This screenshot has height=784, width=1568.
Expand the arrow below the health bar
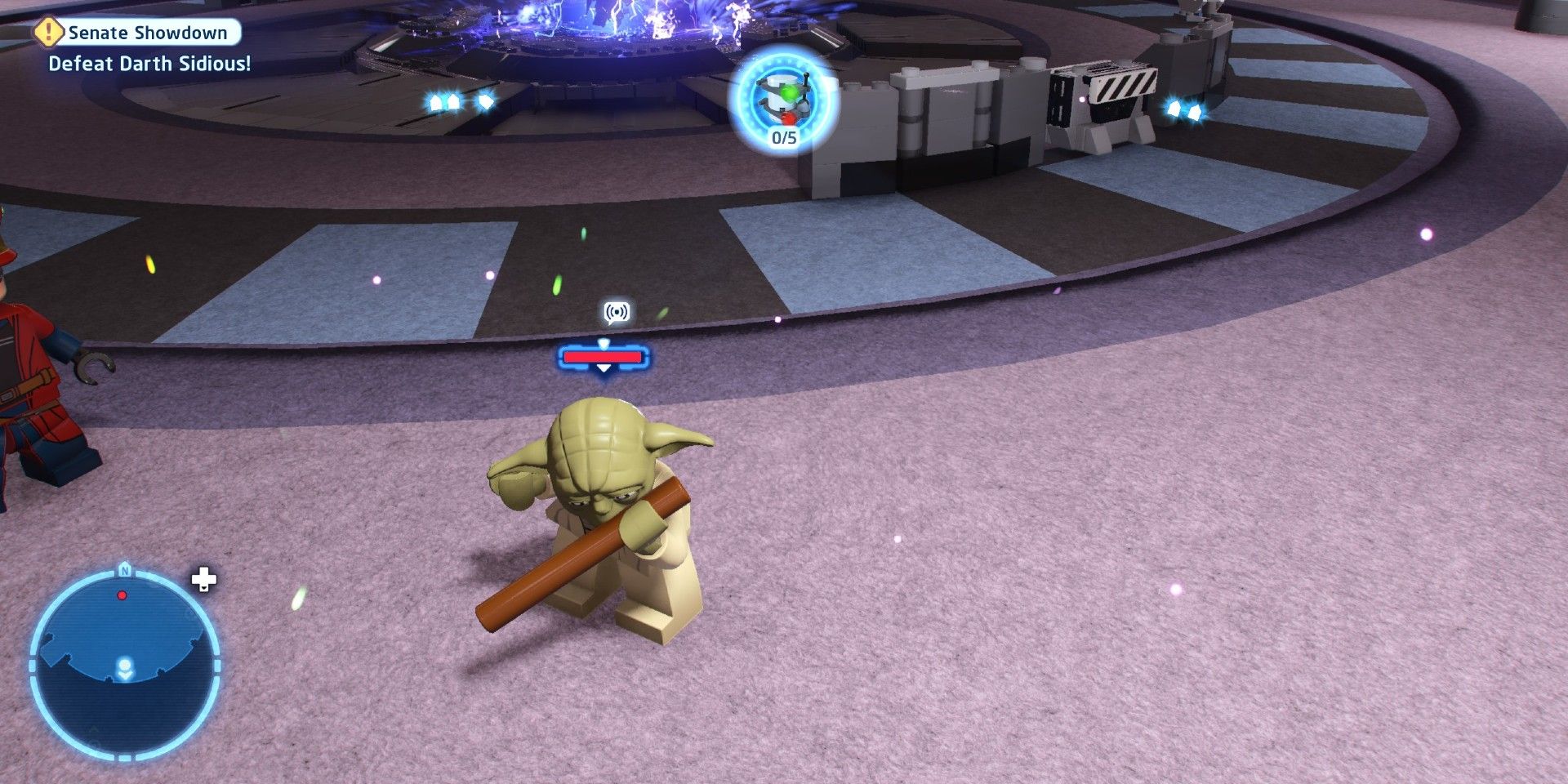[x=604, y=368]
